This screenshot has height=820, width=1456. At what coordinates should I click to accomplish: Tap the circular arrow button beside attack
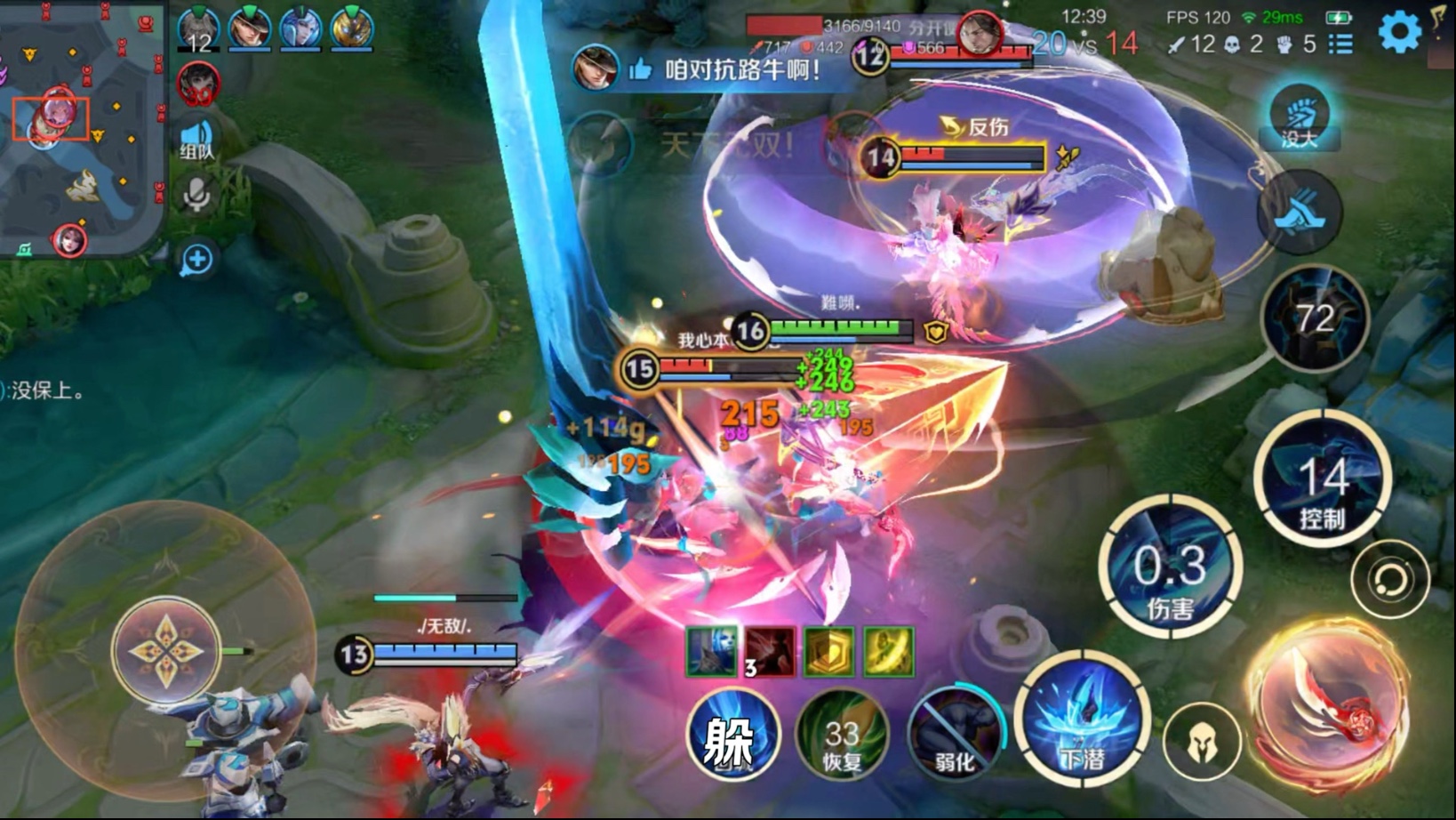point(1390,580)
